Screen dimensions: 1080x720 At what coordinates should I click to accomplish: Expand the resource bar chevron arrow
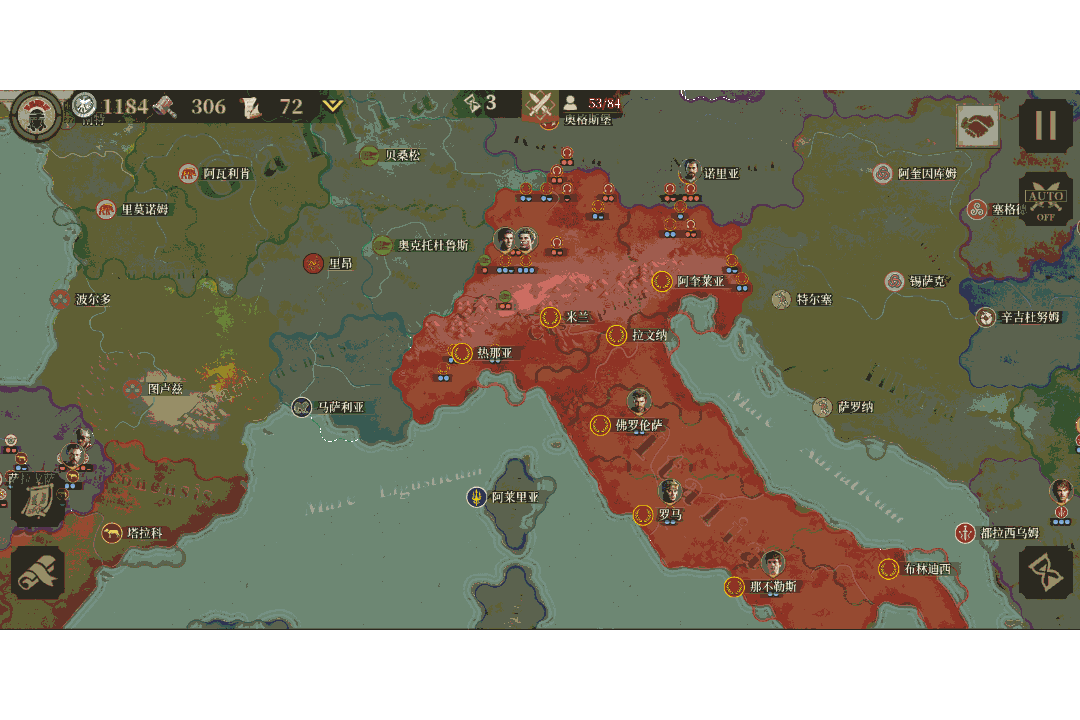coord(332,106)
